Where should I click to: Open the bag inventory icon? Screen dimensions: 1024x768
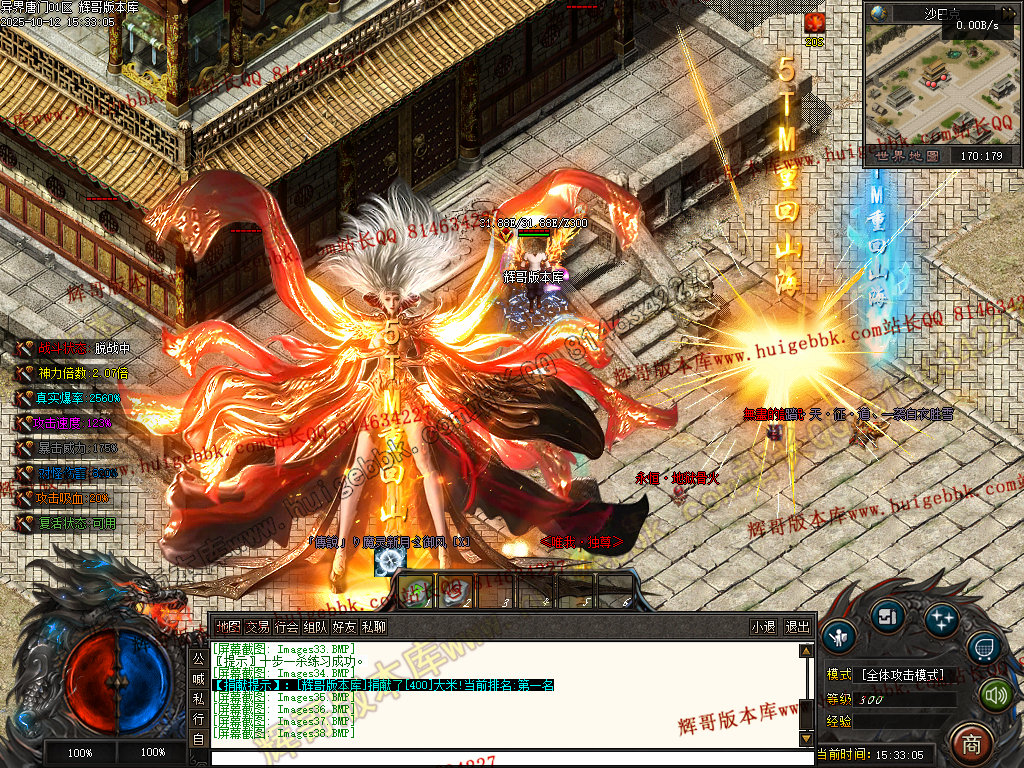[x=887, y=617]
